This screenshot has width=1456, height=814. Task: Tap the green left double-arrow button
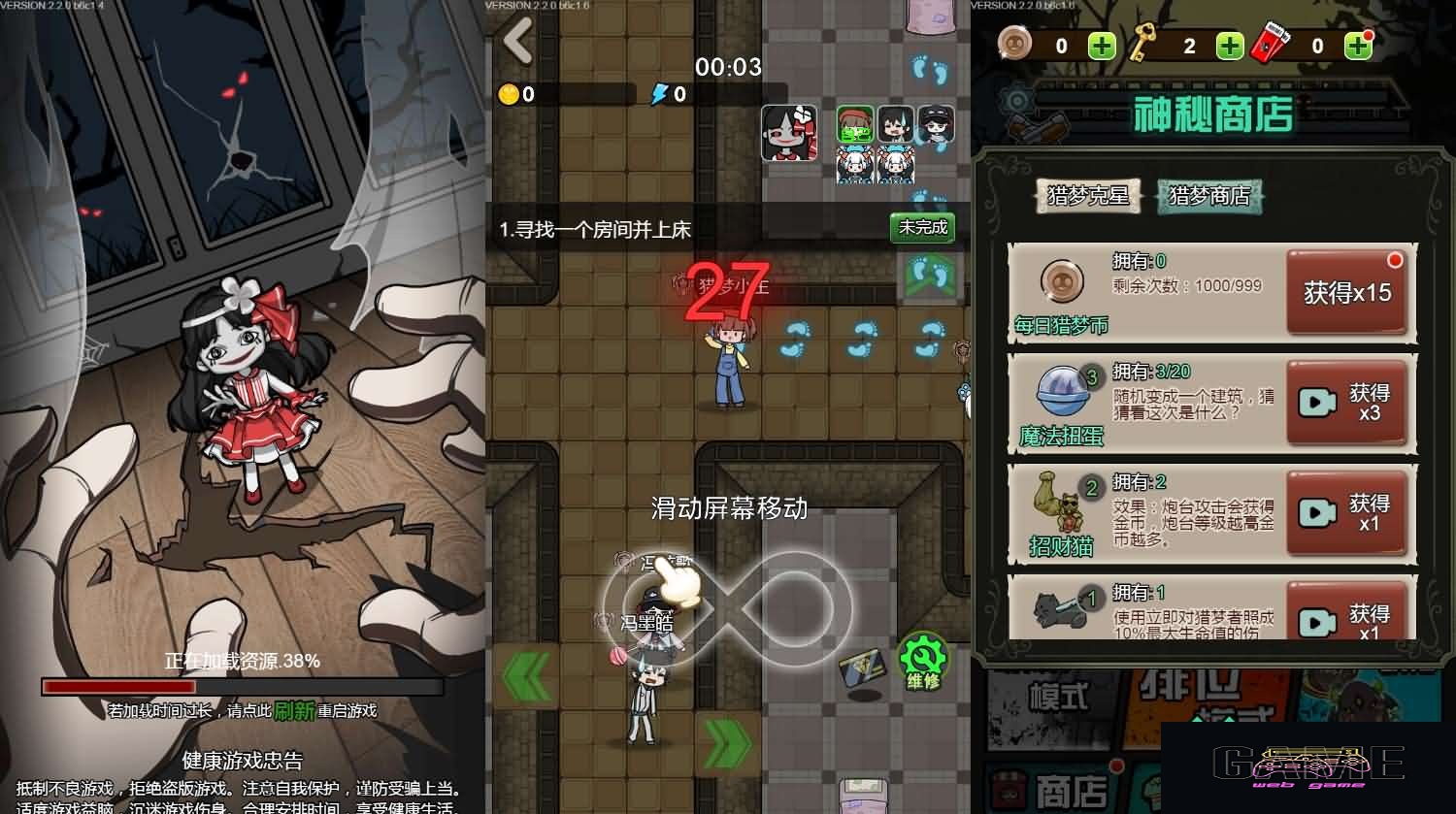pyautogui.click(x=530, y=675)
